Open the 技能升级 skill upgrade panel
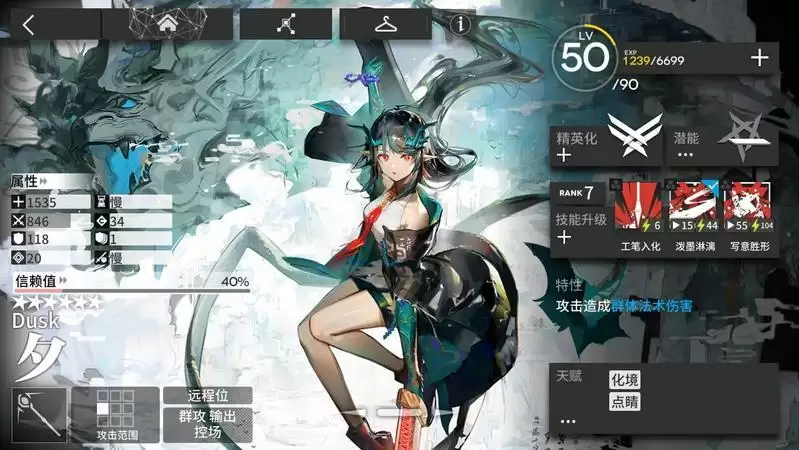Image resolution: width=799 pixels, height=450 pixels. coord(580,227)
